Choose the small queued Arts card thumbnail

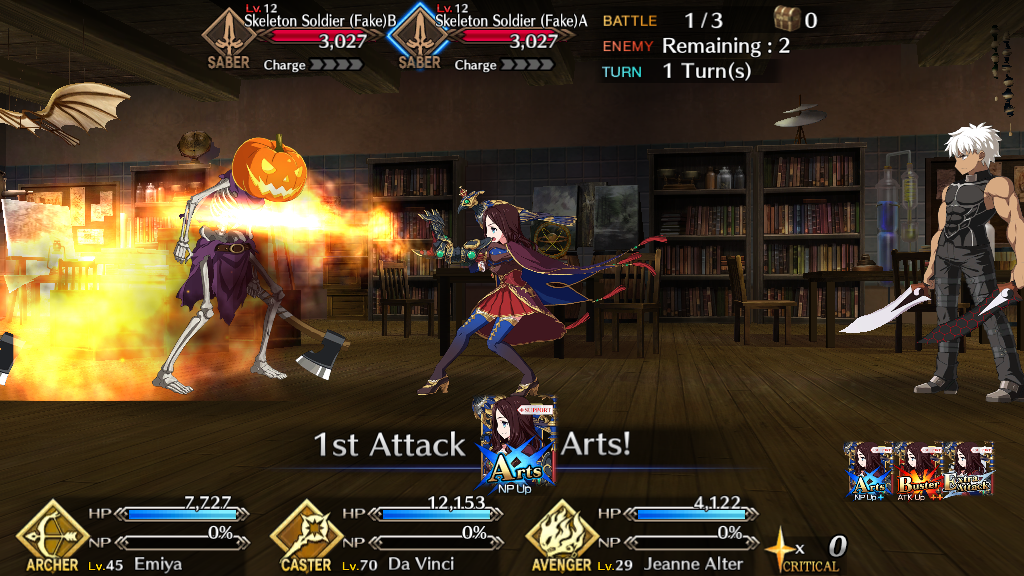(871, 470)
